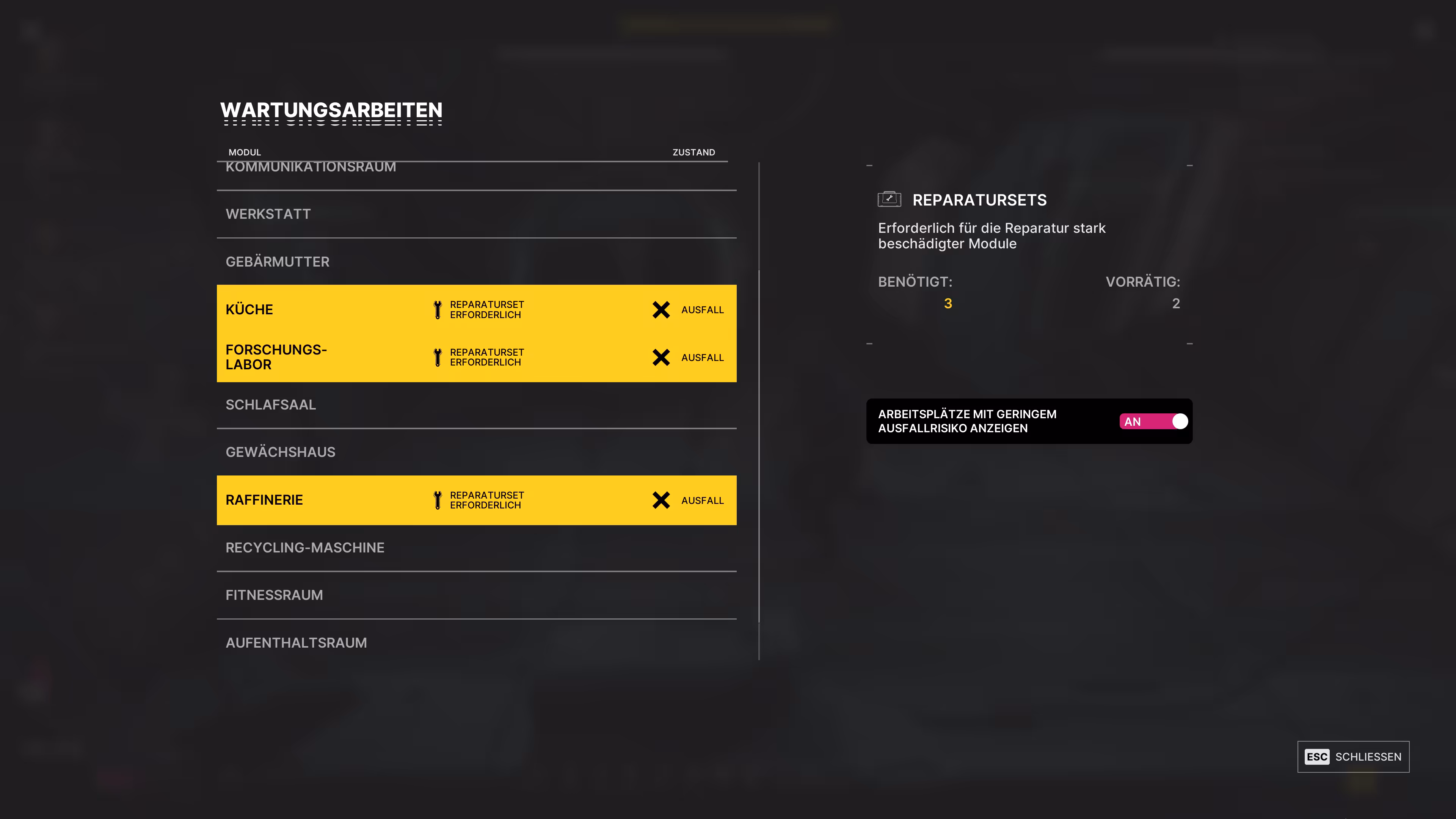
Task: Toggle low failure risk workplaces display
Action: tap(1153, 422)
